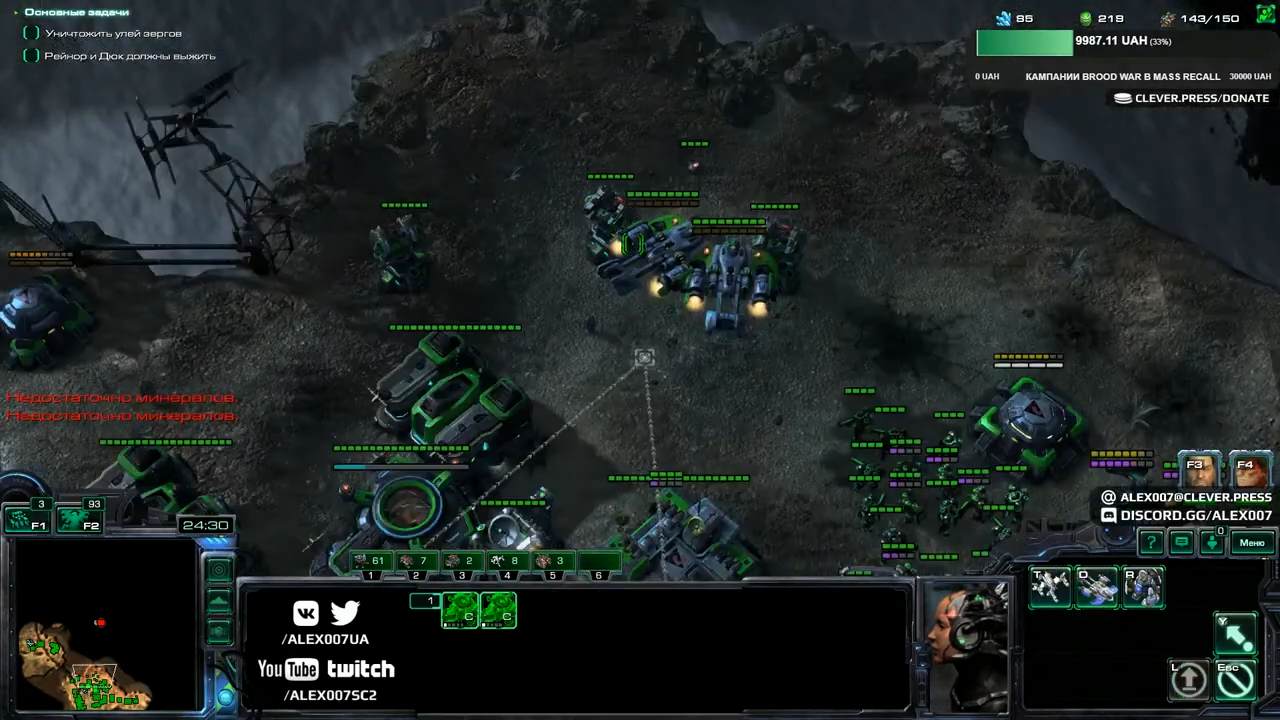Select idle workers with the F1 button
1280x720 pixels.
click(x=27, y=519)
